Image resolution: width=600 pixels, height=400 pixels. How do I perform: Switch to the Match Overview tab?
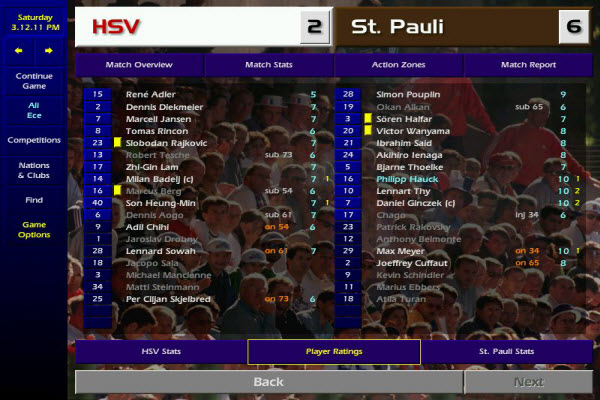pyautogui.click(x=139, y=65)
